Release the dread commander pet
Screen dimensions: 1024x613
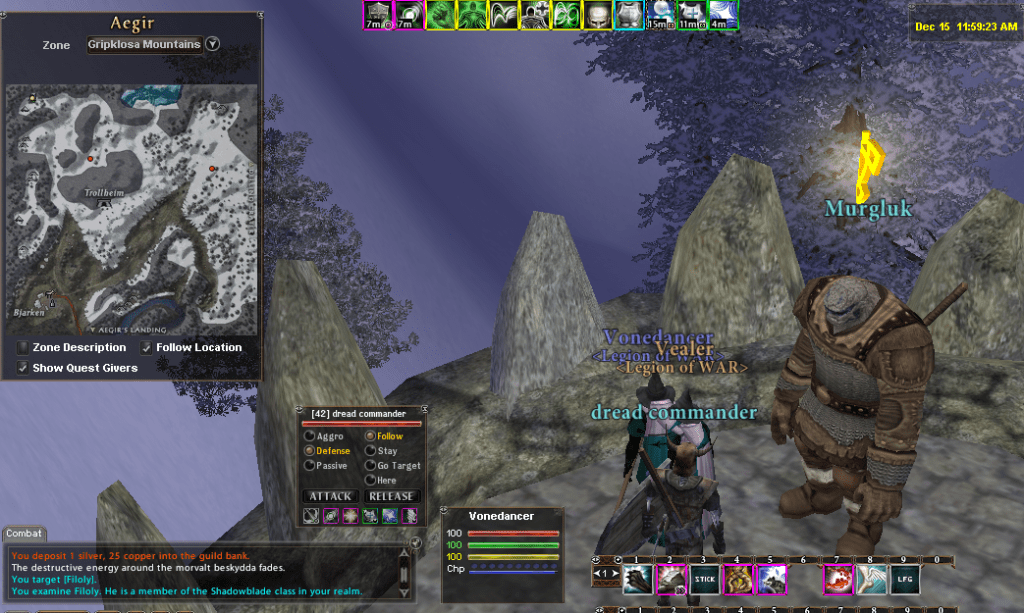(x=391, y=496)
